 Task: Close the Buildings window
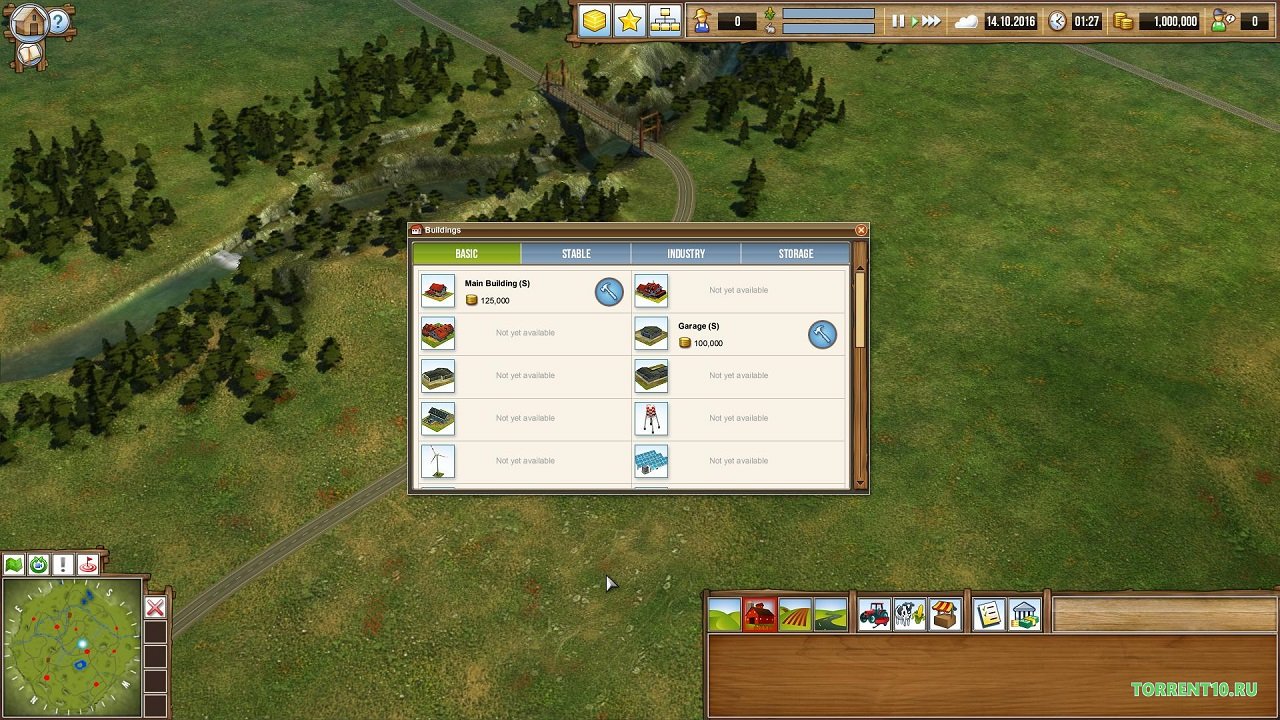point(861,230)
